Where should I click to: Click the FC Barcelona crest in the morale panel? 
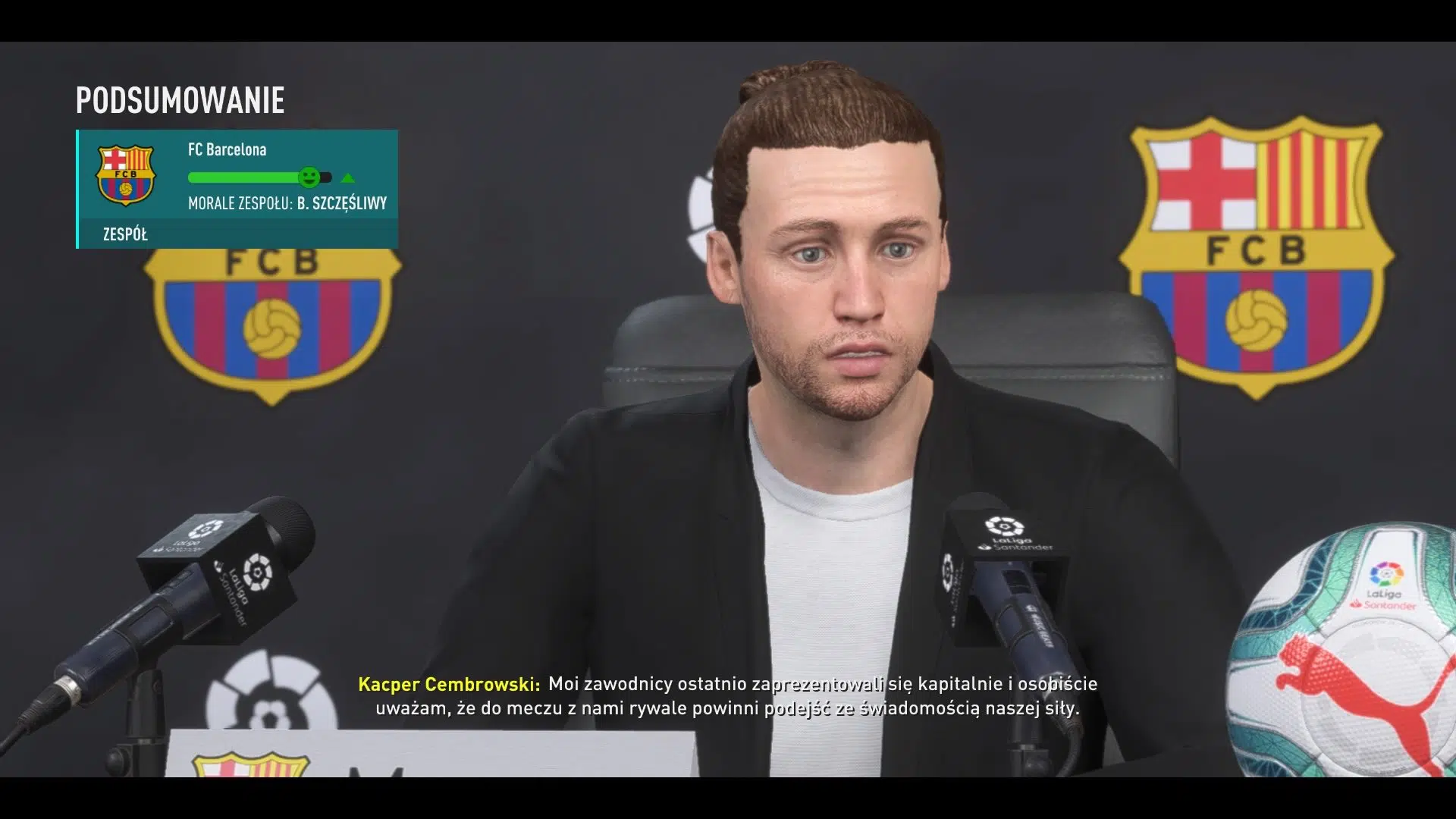point(125,175)
